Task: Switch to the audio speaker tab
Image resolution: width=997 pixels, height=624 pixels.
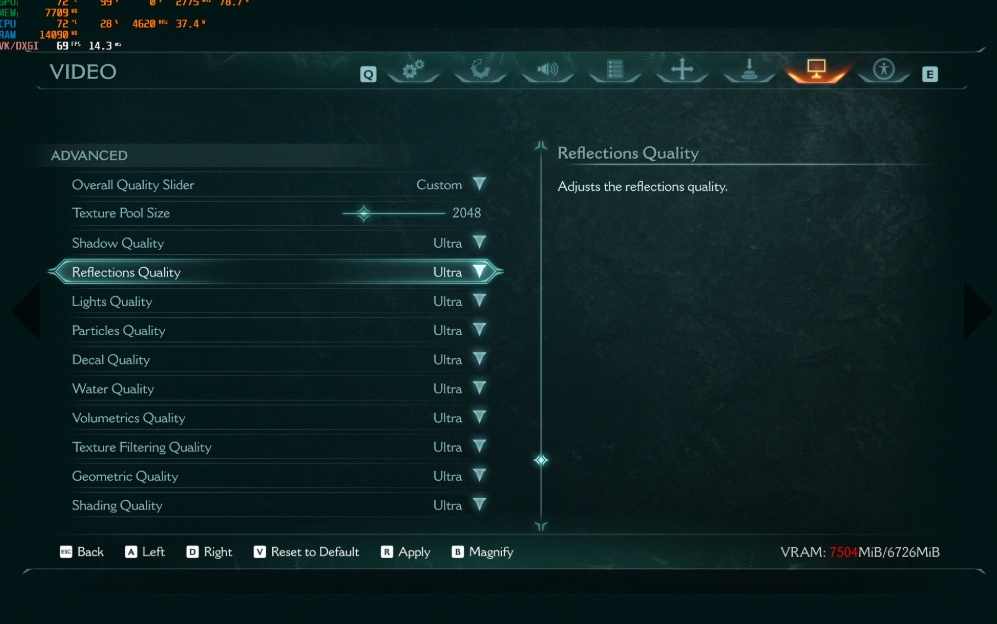Action: (x=548, y=70)
